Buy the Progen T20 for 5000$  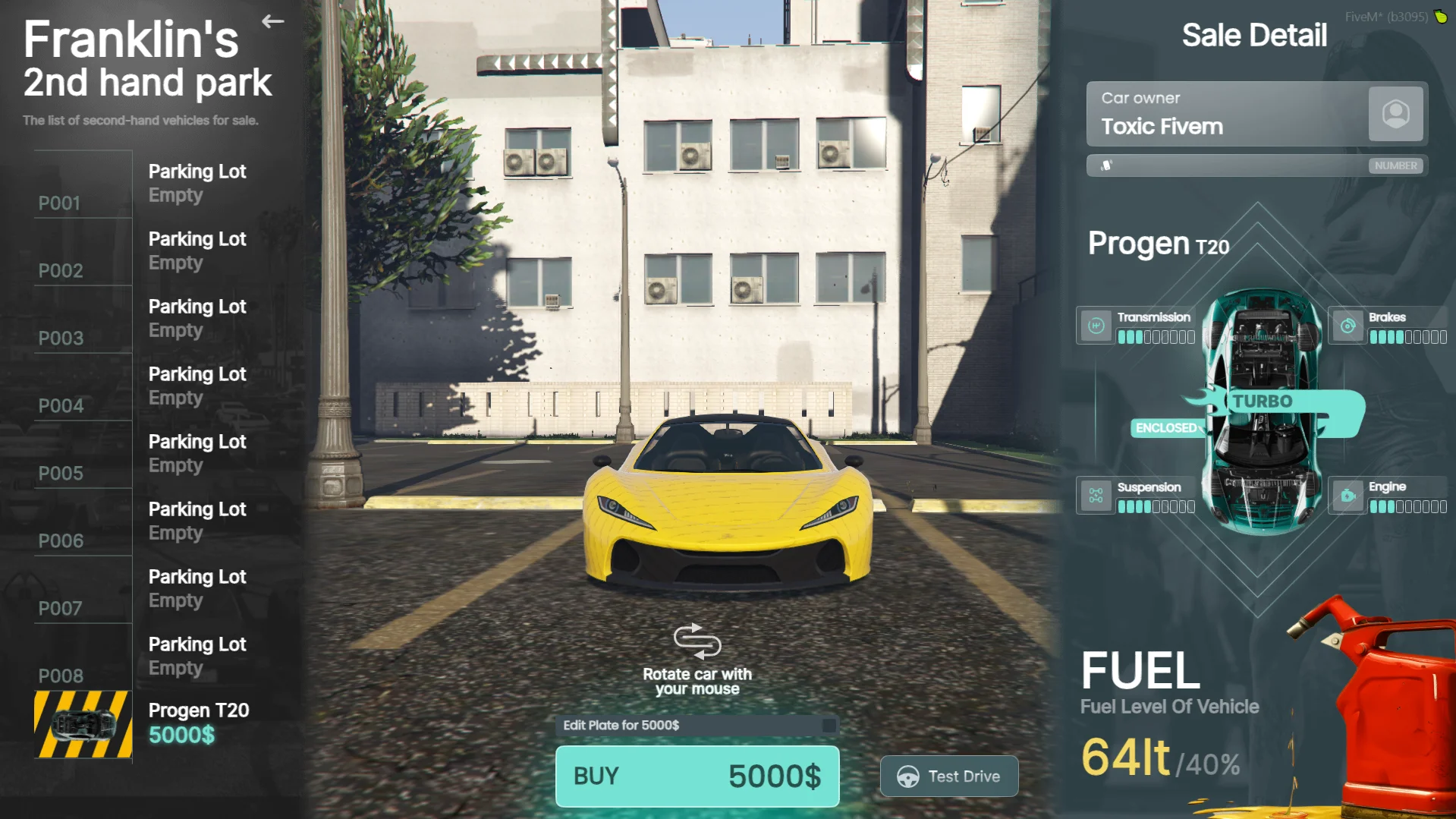[697, 776]
